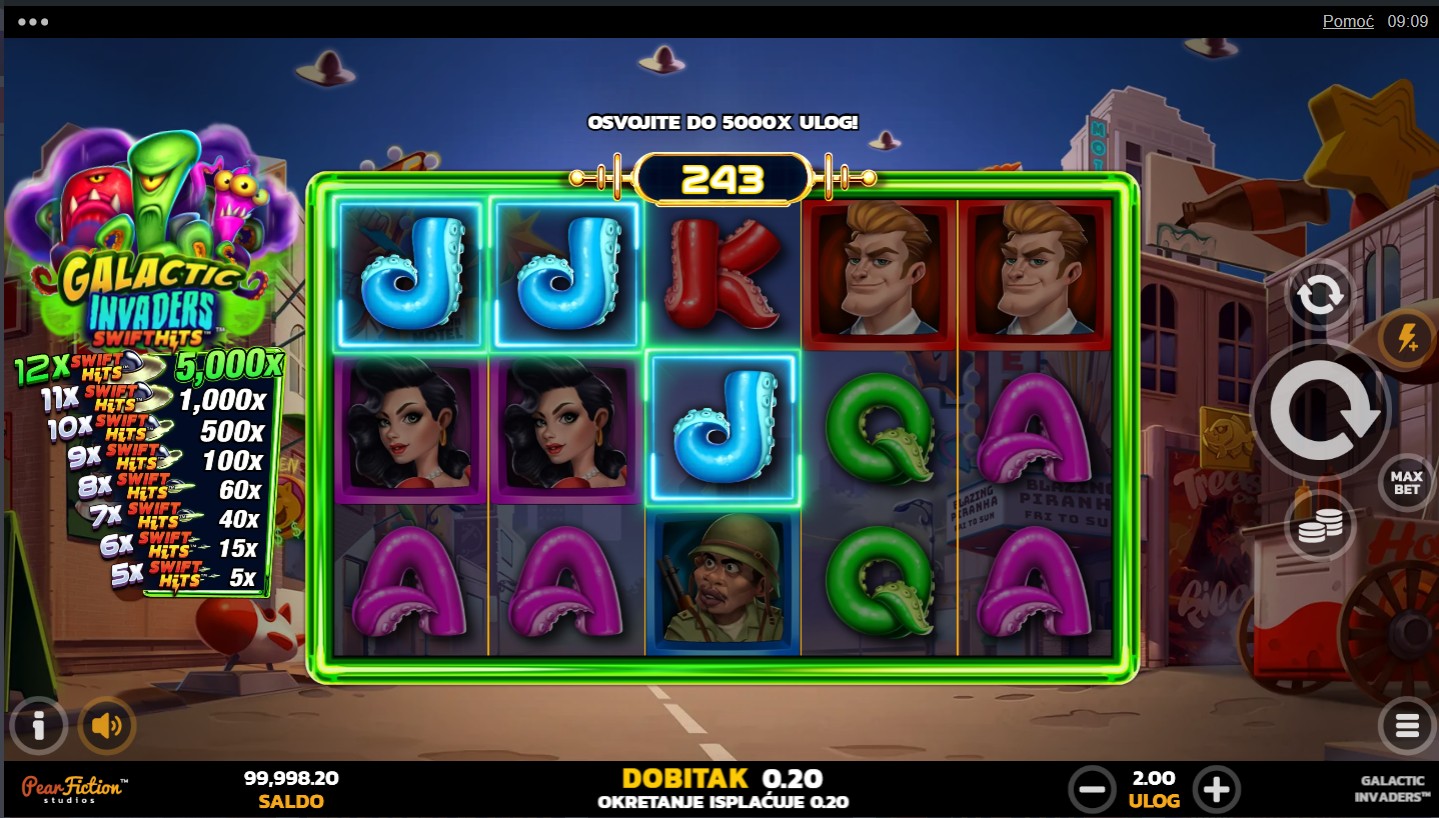
Task: Open the coin stack bet options
Action: tap(1319, 527)
